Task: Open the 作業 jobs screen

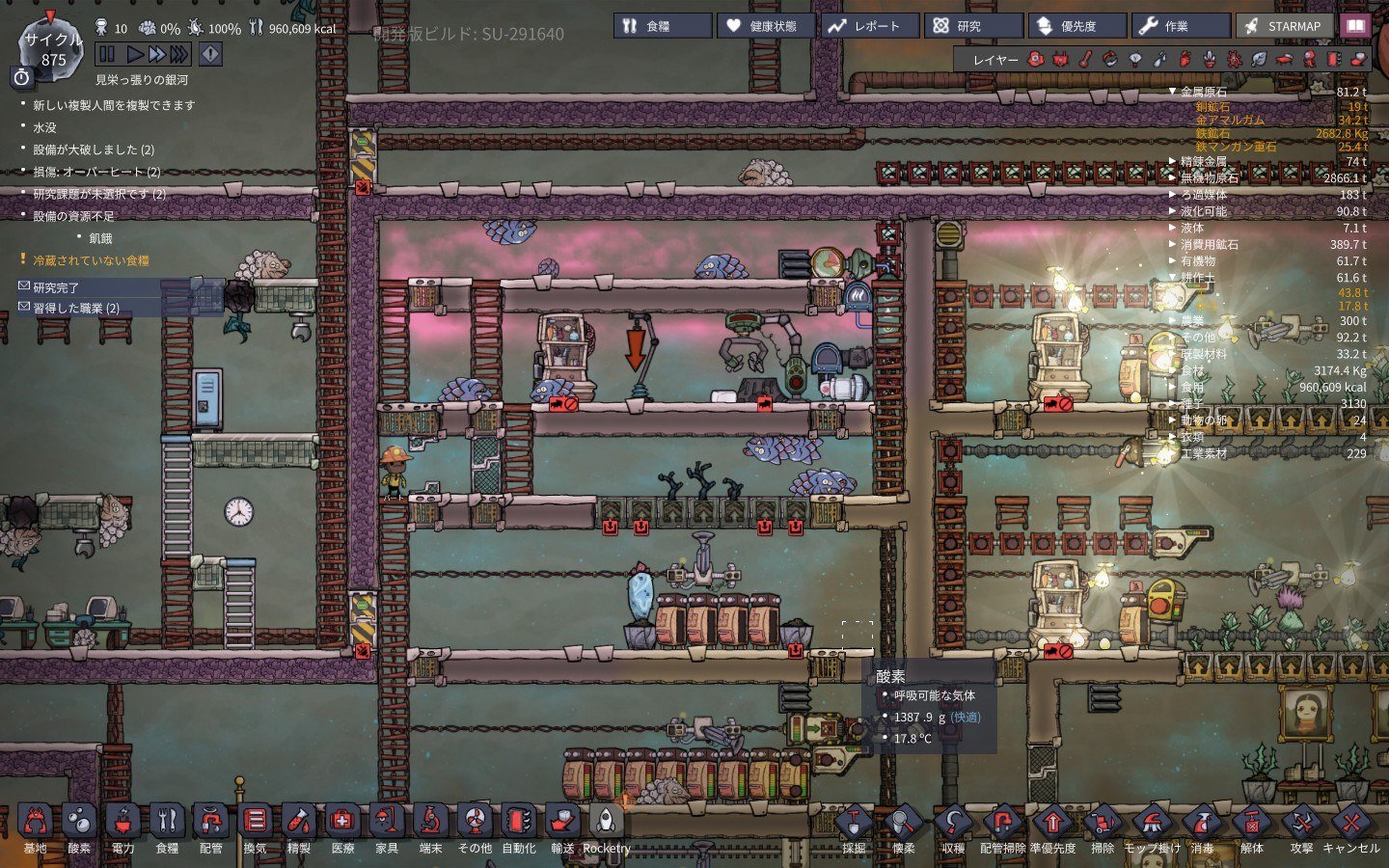Action: click(x=1182, y=26)
